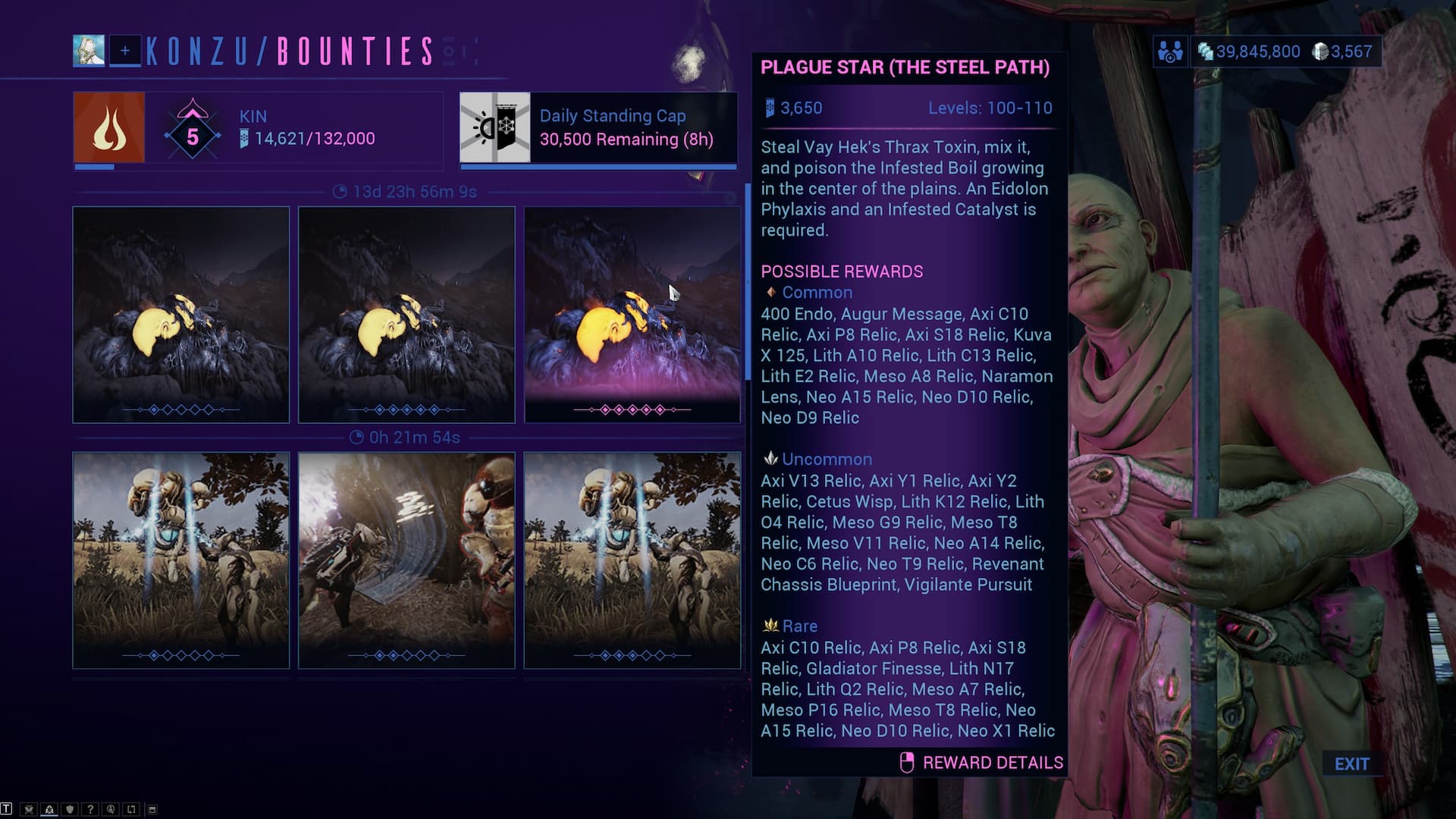Open the squad matchmaking icon
This screenshot has width=1456, height=819.
(1170, 52)
